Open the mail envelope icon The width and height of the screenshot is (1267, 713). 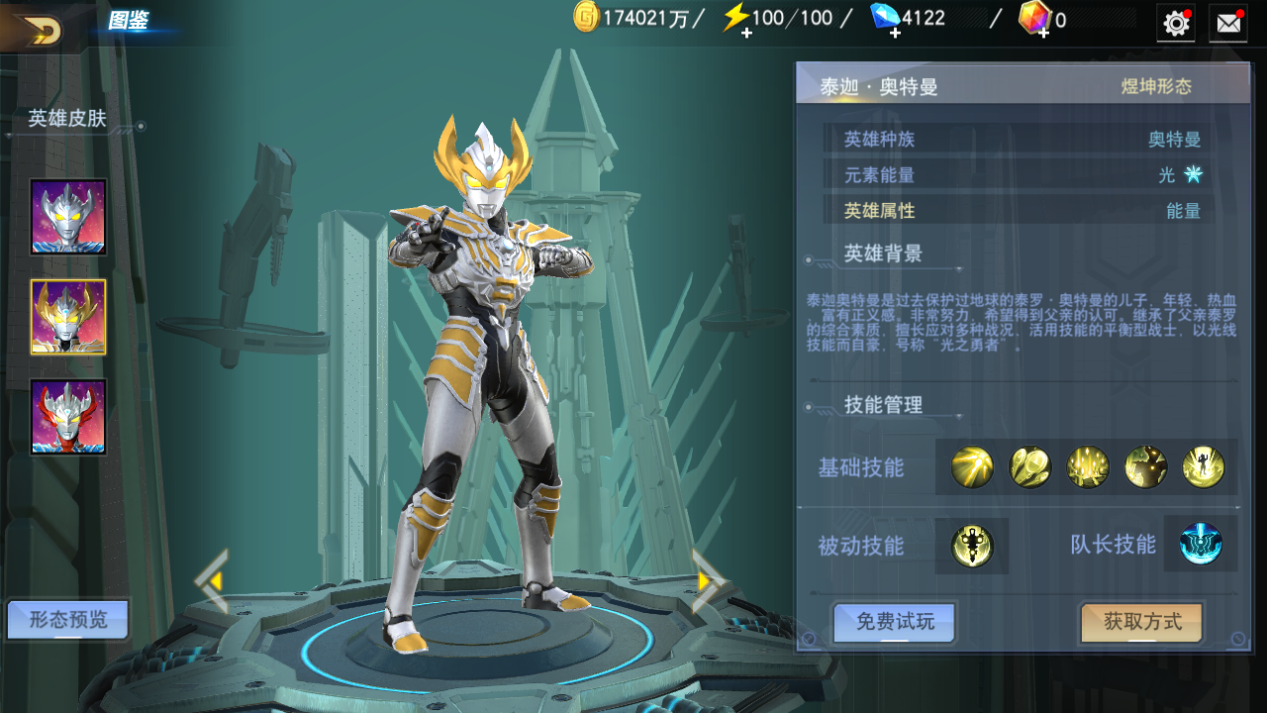click(1228, 23)
